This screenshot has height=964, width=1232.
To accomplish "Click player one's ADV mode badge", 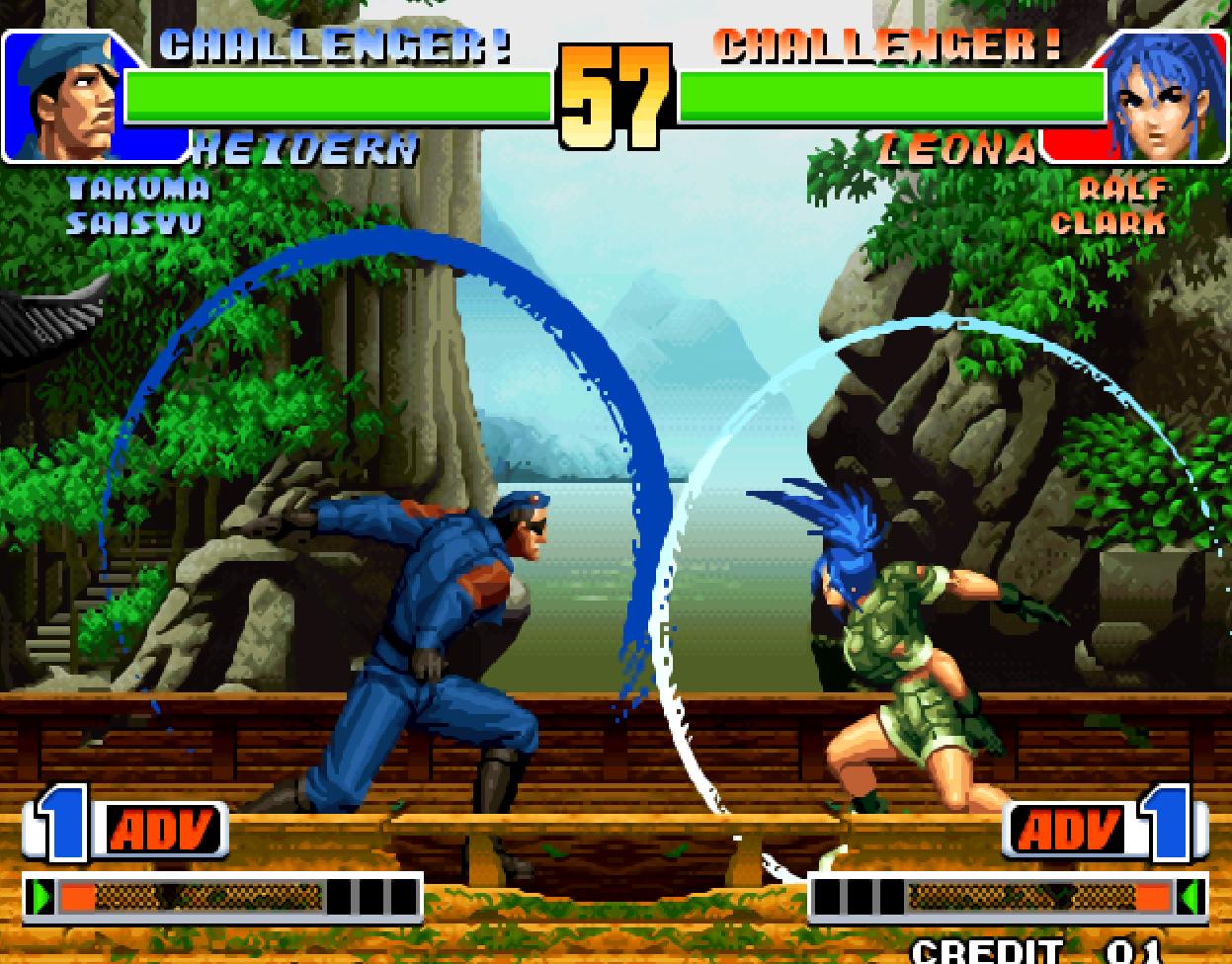I will [161, 831].
